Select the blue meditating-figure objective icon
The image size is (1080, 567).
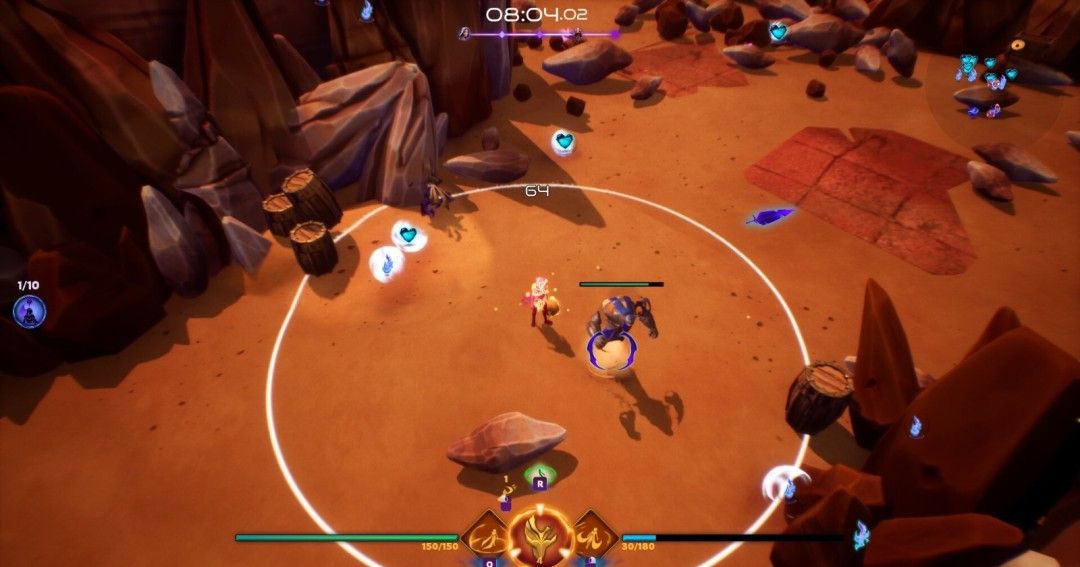[29, 312]
